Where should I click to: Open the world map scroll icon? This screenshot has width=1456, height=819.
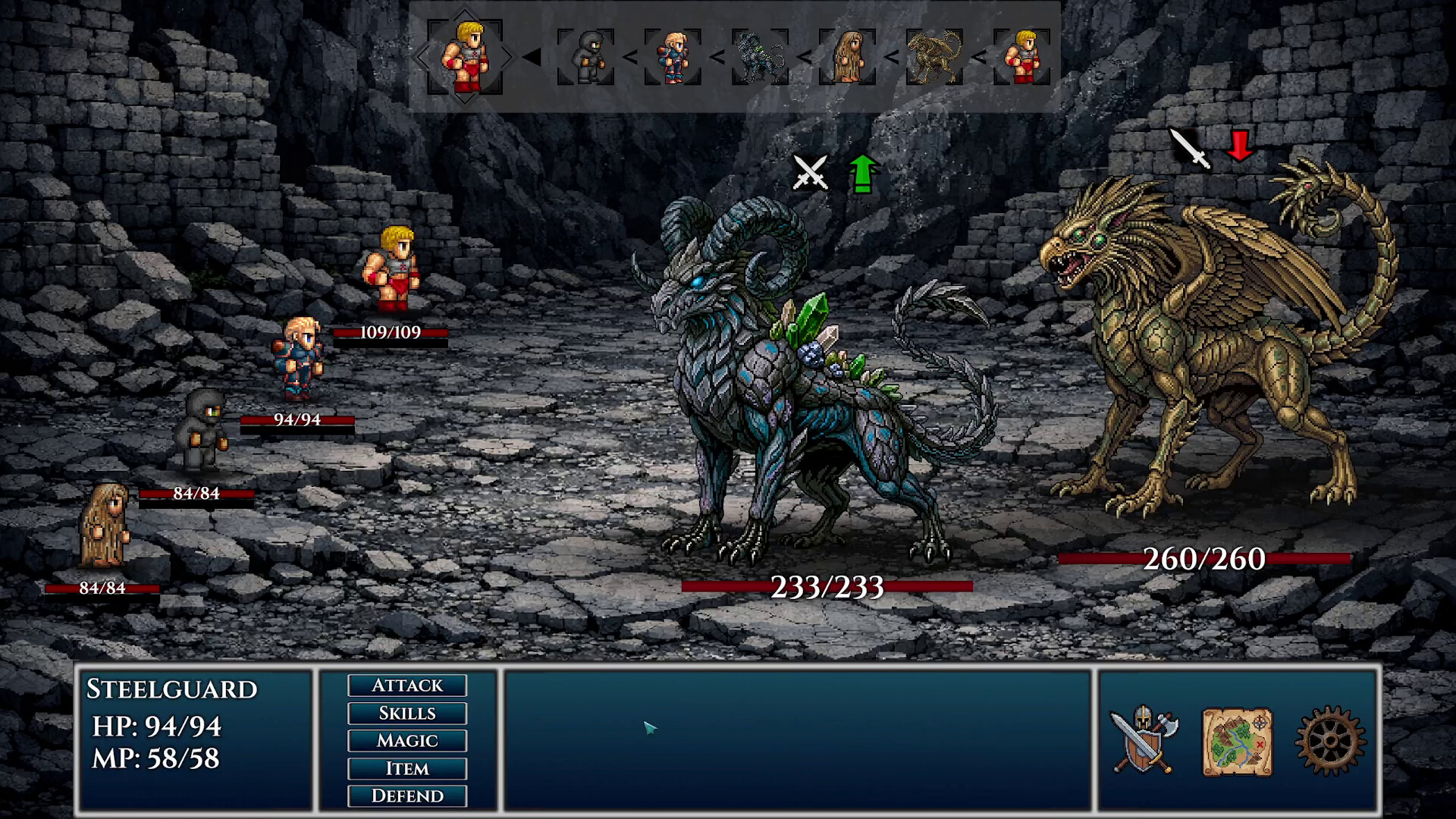point(1237,742)
